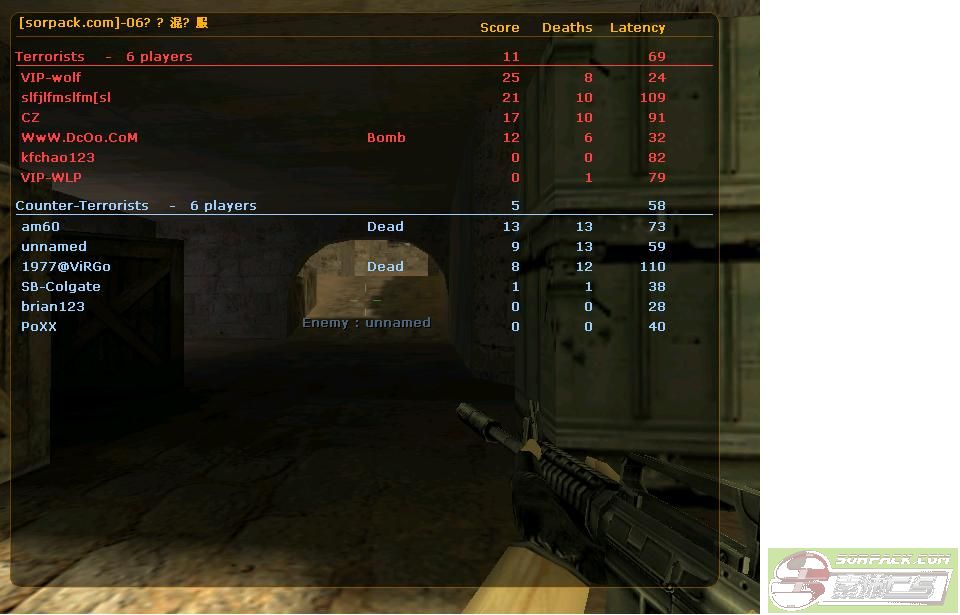
Task: Select the unnamed player's scoreboard row
Action: point(54,246)
